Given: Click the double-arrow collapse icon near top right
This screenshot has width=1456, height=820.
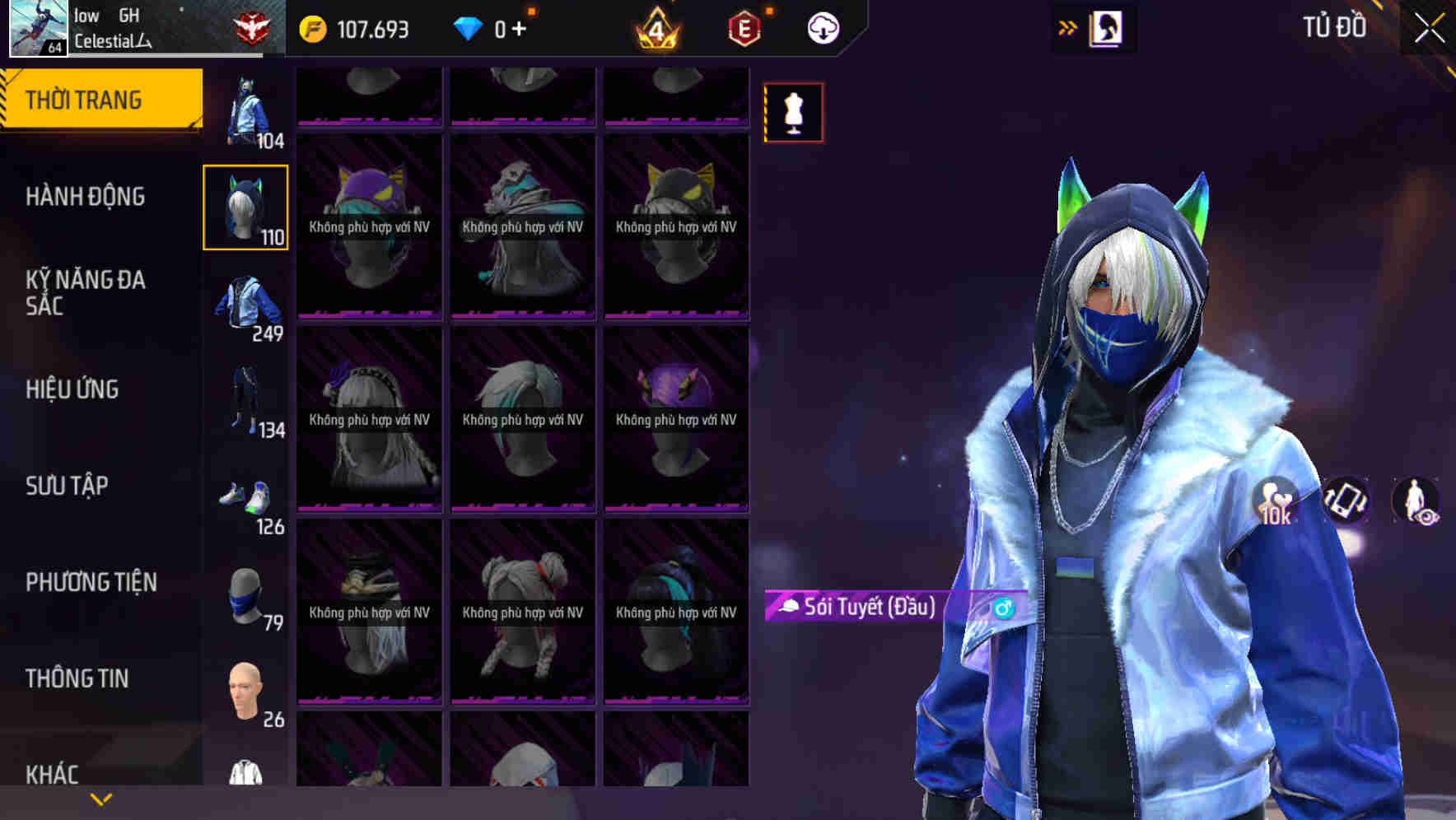Looking at the screenshot, I should pos(1066,27).
